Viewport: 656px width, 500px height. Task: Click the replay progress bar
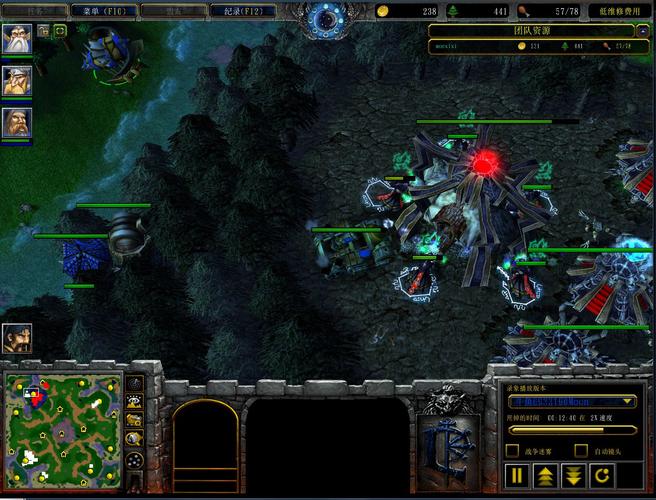(571, 430)
